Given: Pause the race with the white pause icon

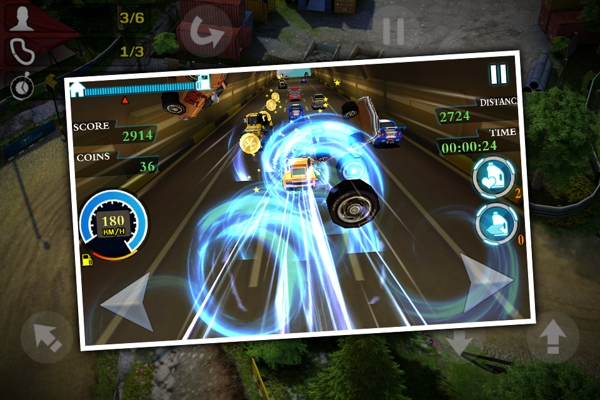Looking at the screenshot, I should click(x=498, y=74).
